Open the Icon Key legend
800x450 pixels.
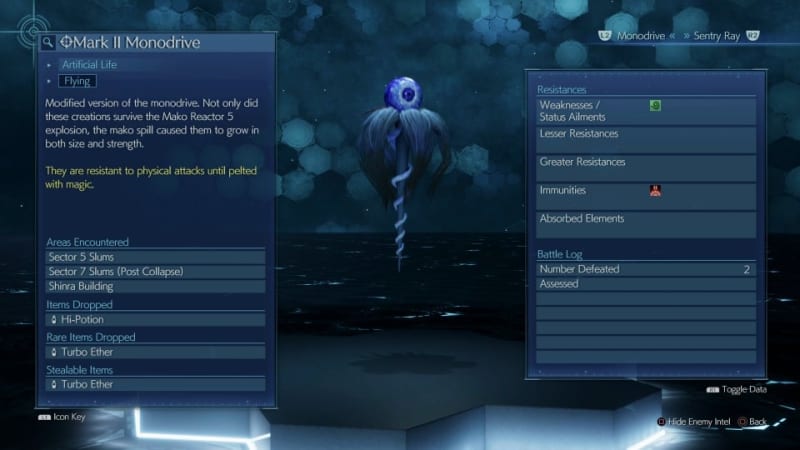pos(63,416)
